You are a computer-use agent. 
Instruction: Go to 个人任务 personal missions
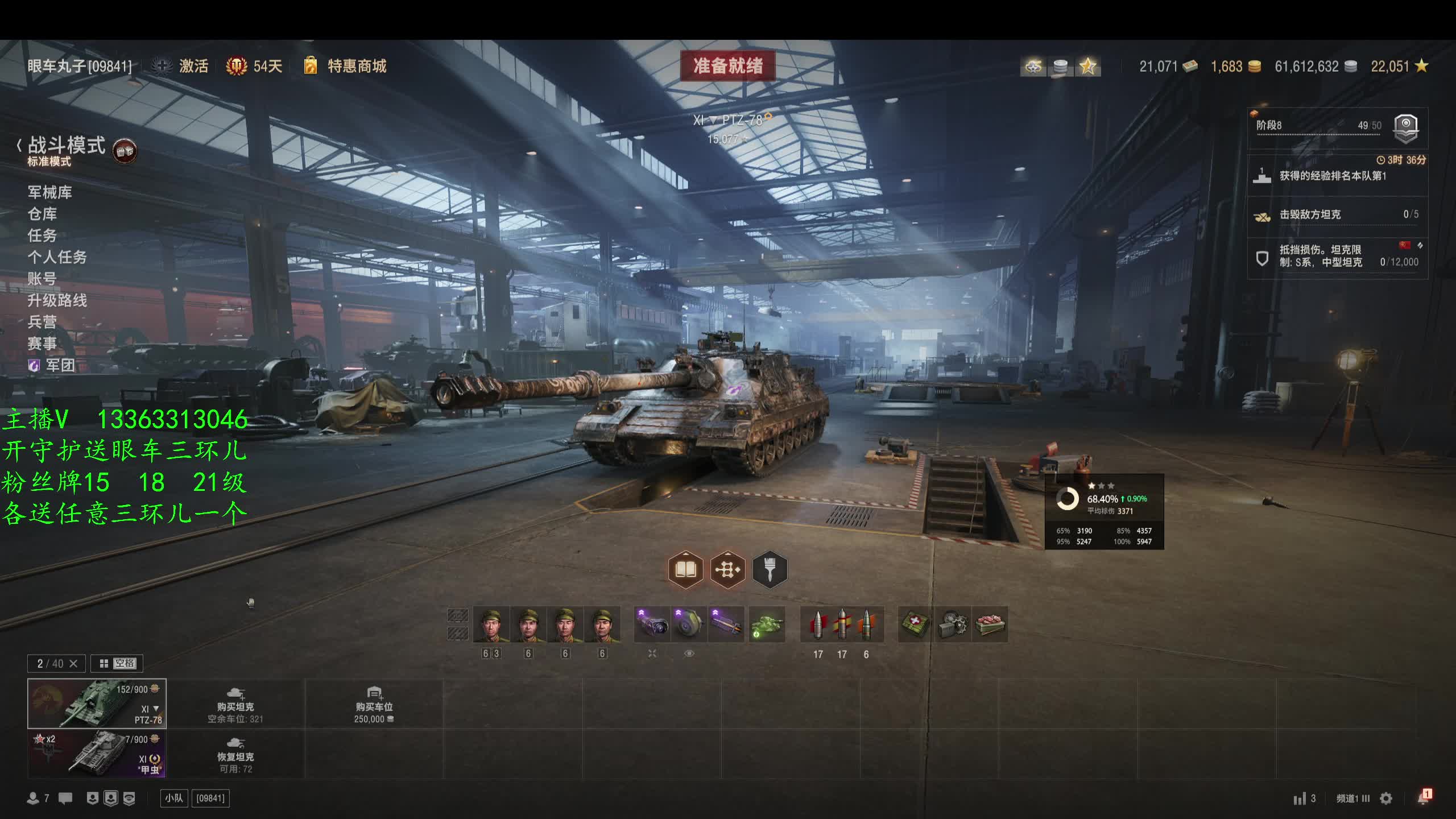[x=57, y=257]
